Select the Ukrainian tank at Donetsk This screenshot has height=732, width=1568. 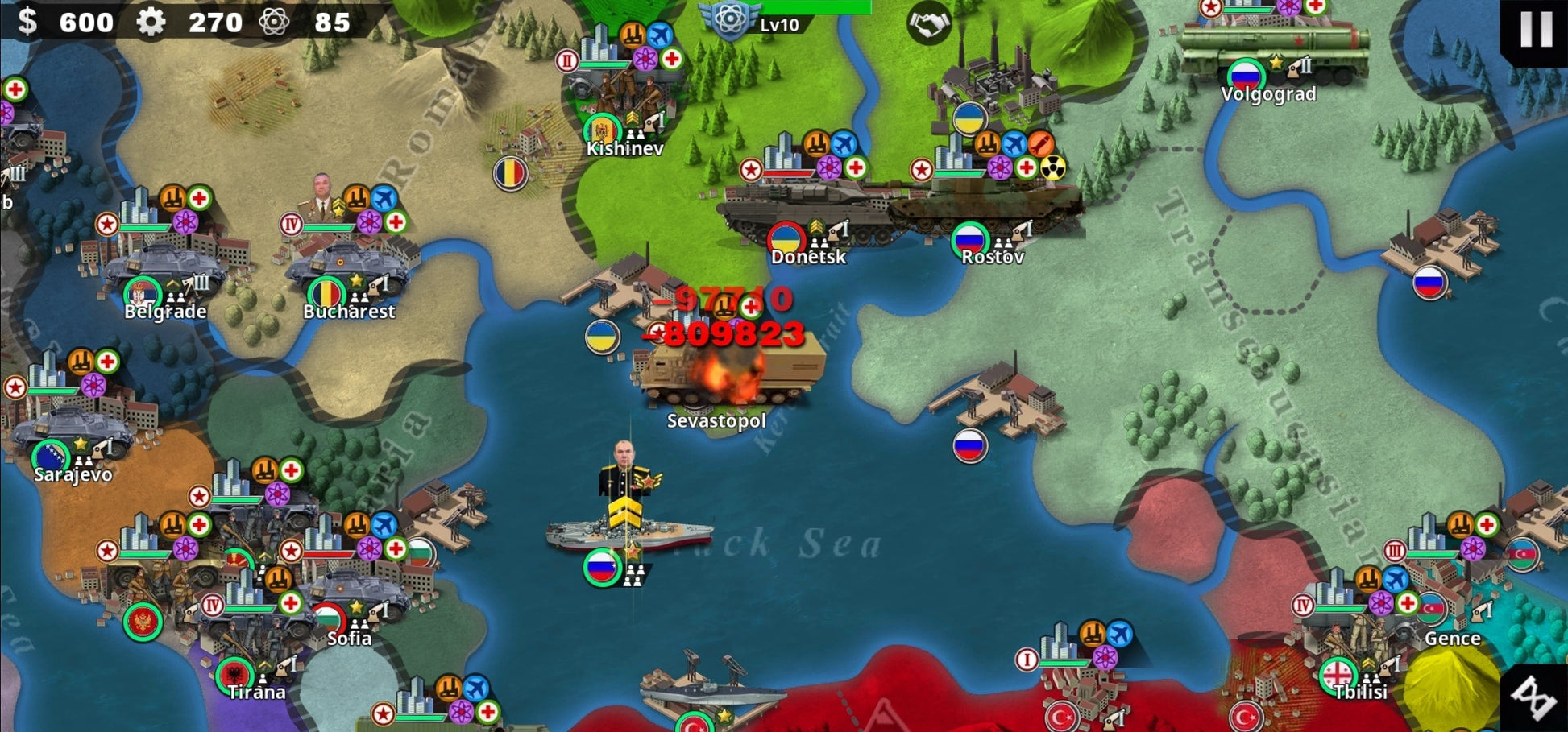(806, 211)
